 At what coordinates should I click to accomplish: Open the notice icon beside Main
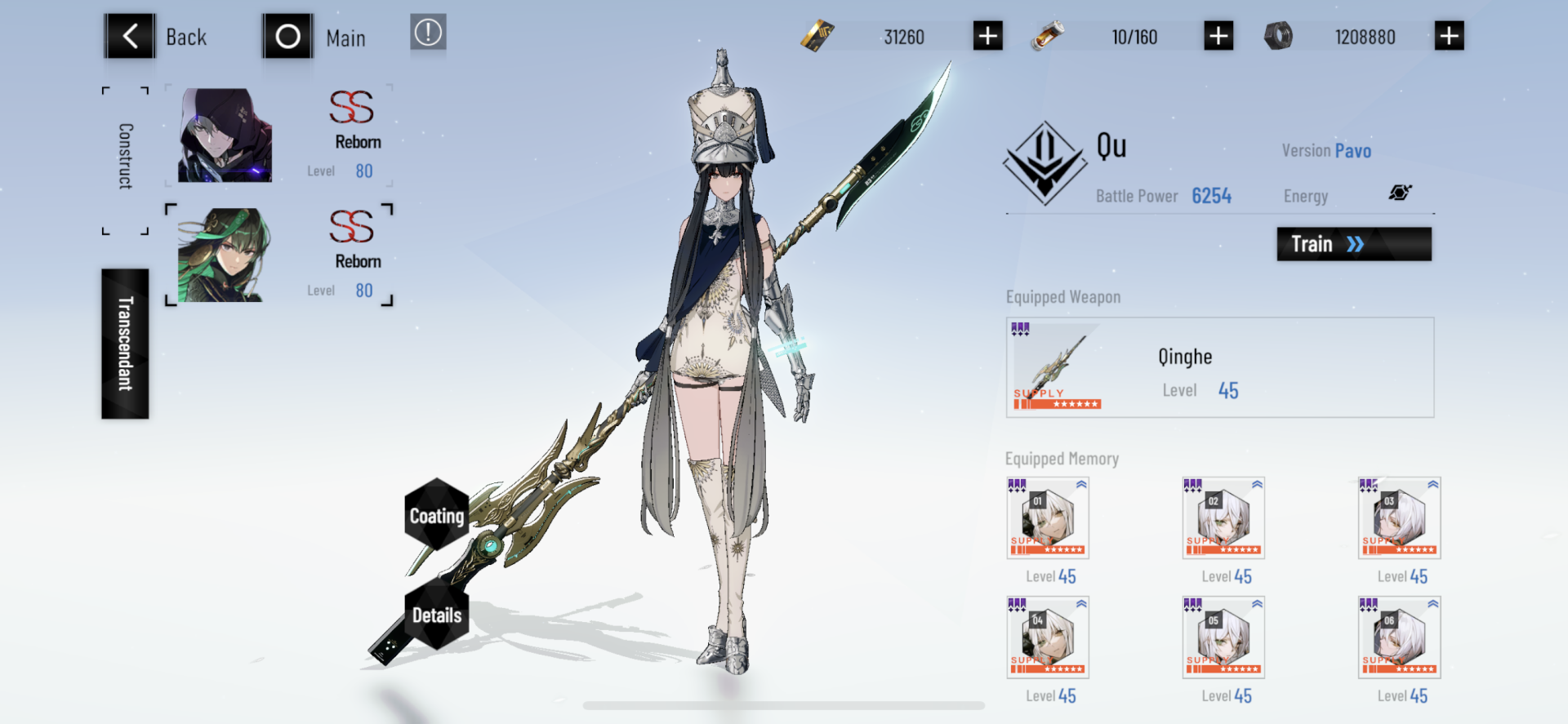point(428,34)
